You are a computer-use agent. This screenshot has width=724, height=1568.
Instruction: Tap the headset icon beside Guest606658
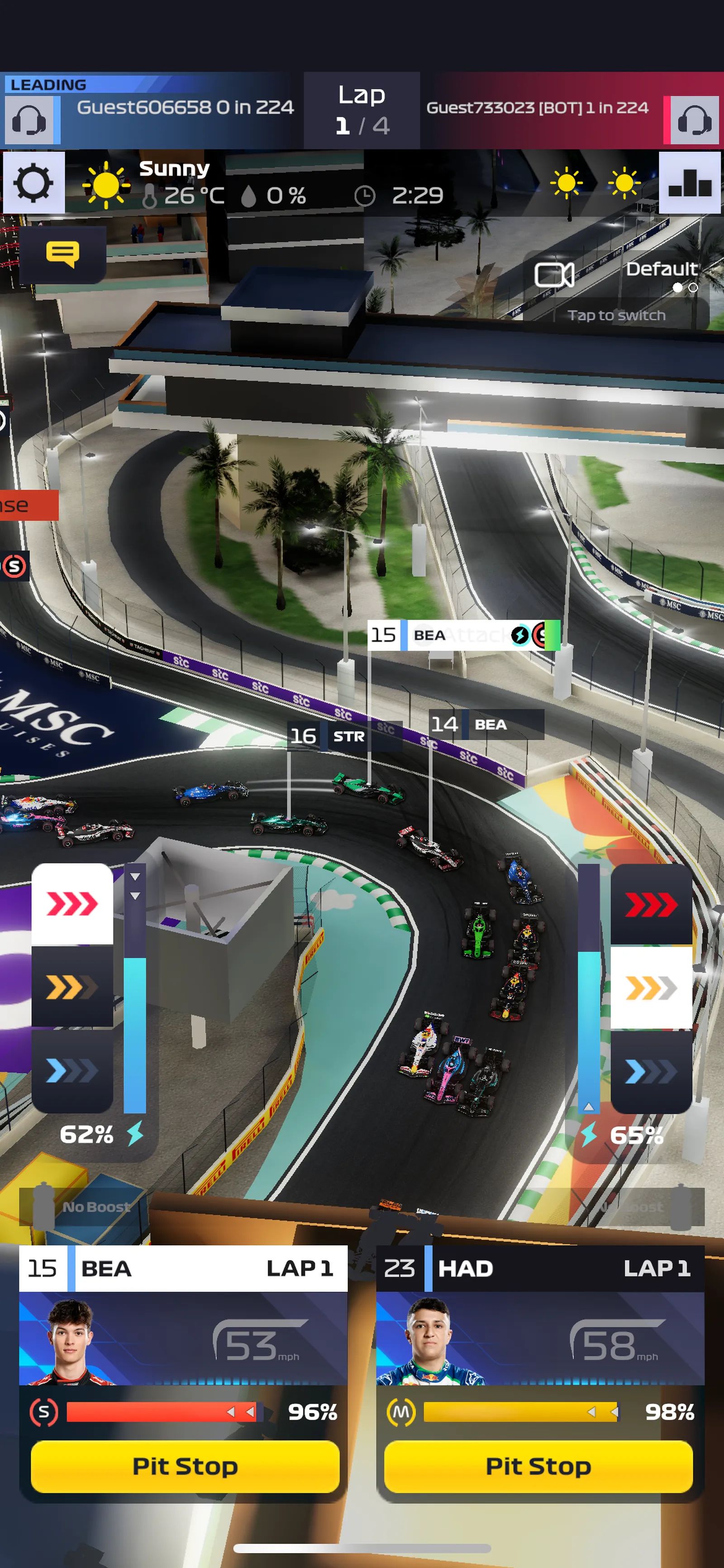click(29, 120)
